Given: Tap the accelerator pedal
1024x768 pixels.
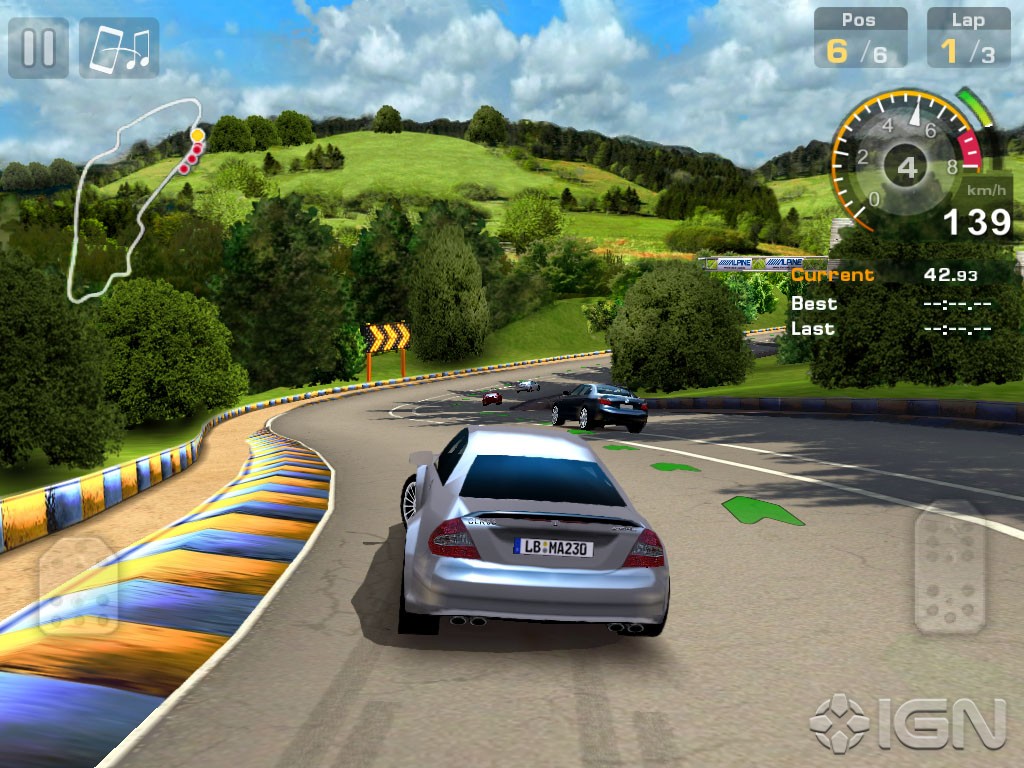Looking at the screenshot, I should point(949,567).
